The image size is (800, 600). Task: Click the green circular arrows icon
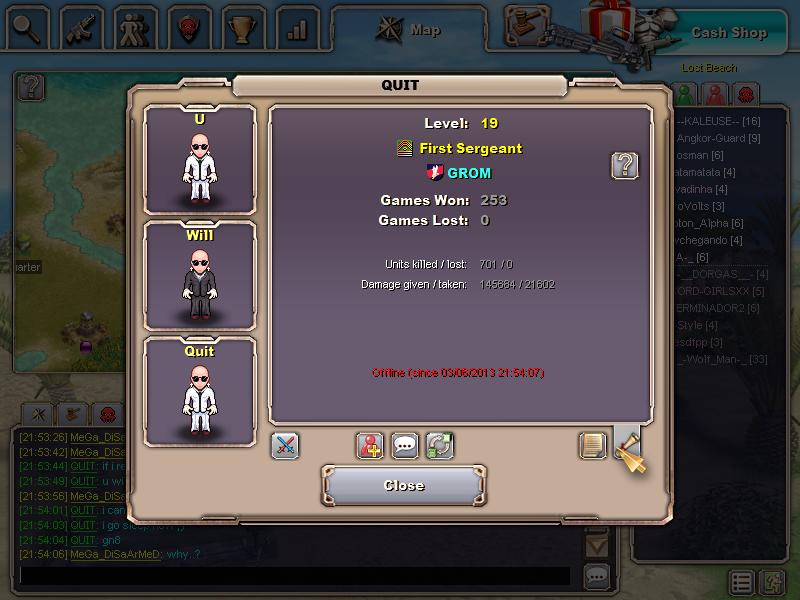[x=439, y=446]
